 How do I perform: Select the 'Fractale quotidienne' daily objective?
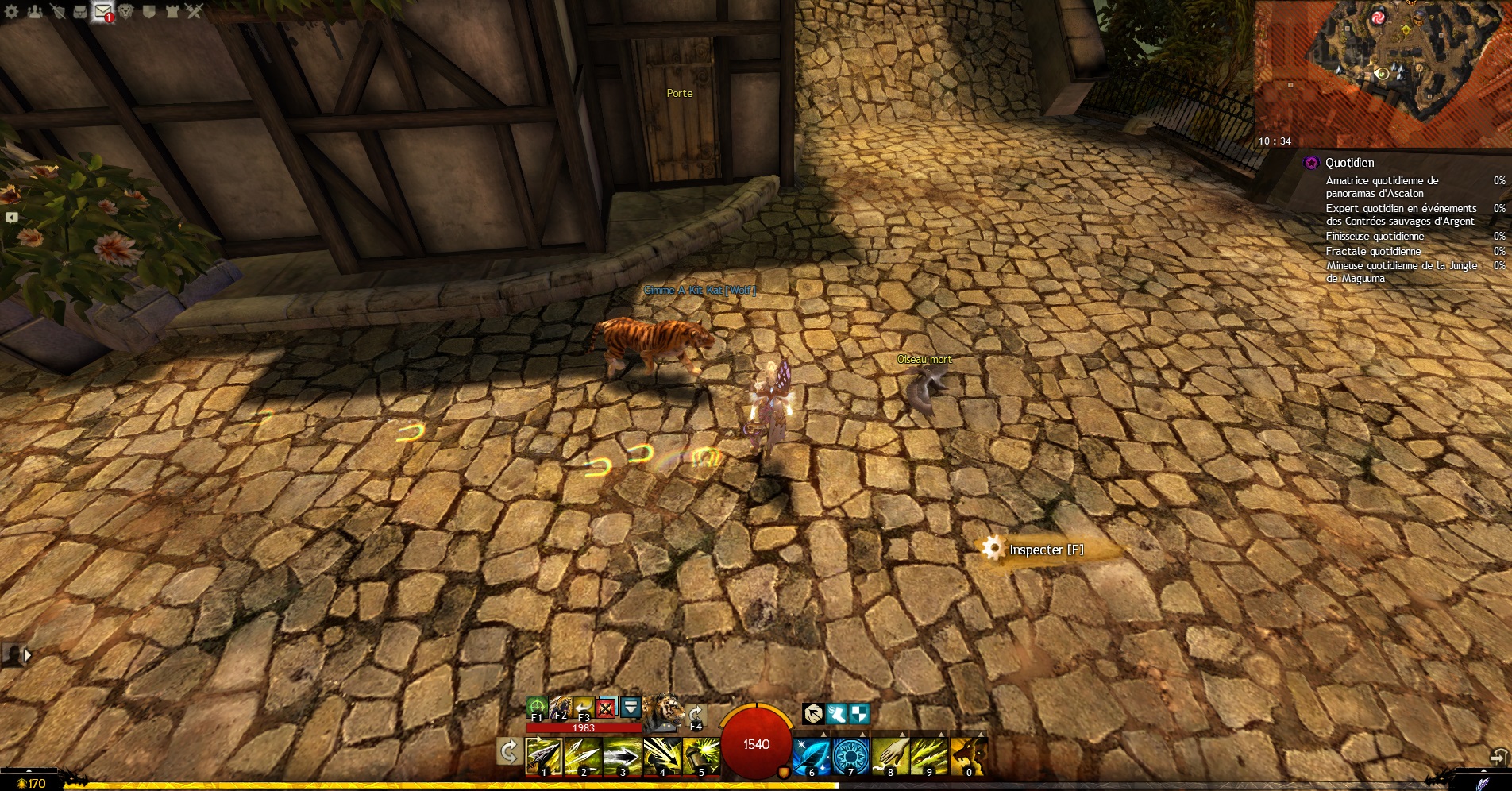(x=1373, y=251)
